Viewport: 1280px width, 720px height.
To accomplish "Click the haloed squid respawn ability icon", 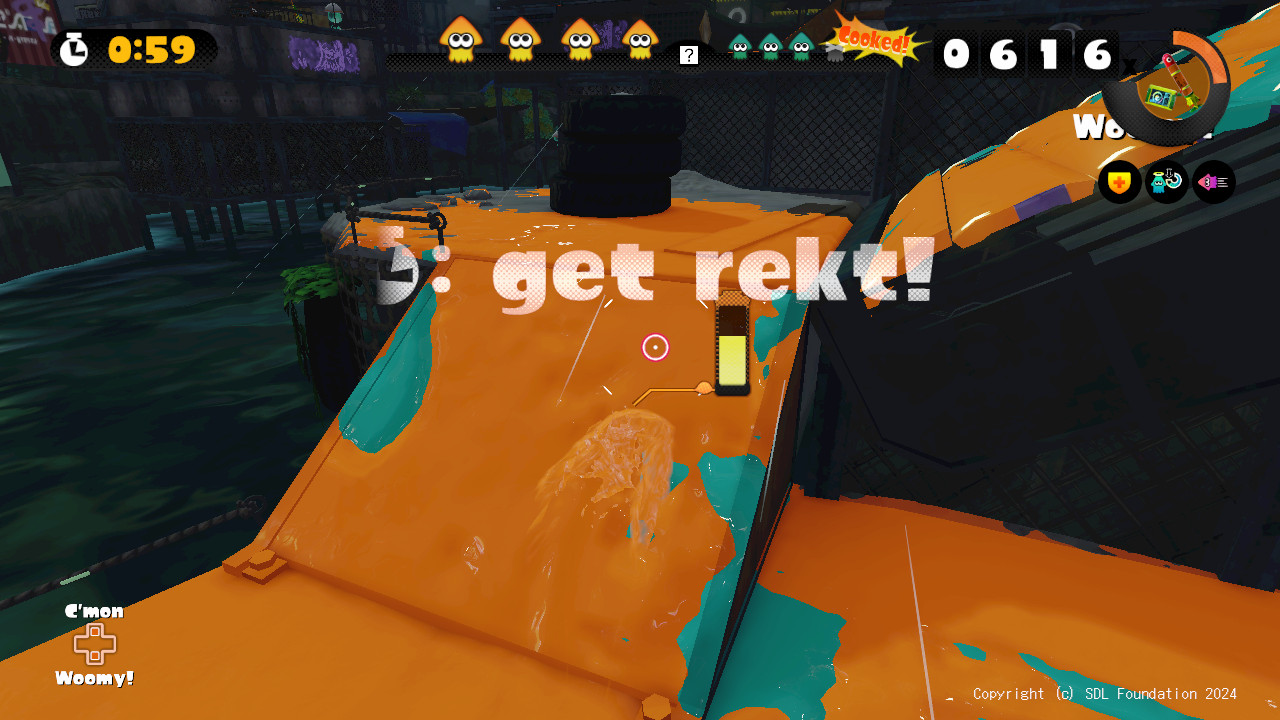I will [1166, 182].
